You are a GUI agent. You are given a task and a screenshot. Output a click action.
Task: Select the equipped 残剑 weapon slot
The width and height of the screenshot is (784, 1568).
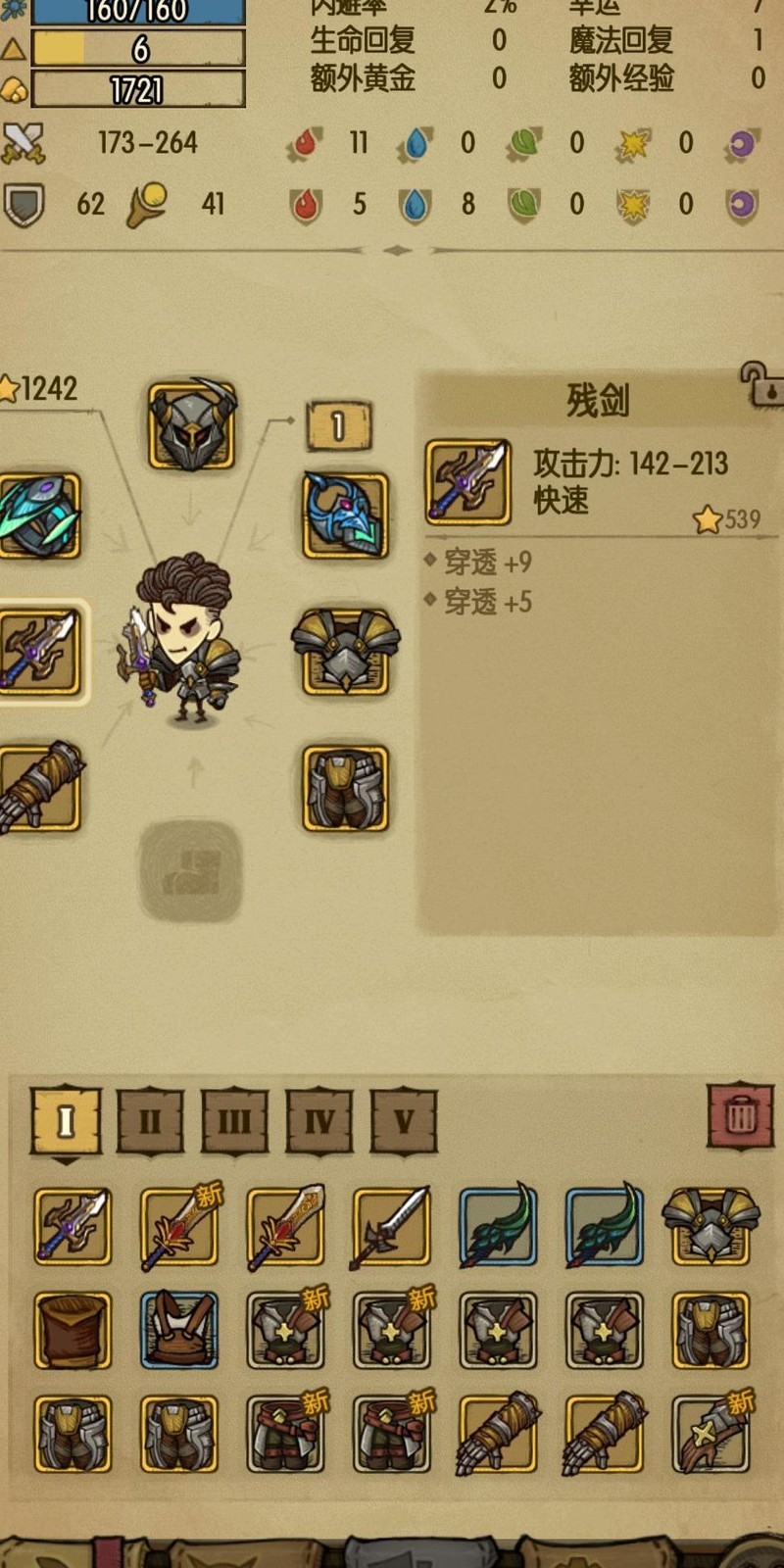point(39,651)
